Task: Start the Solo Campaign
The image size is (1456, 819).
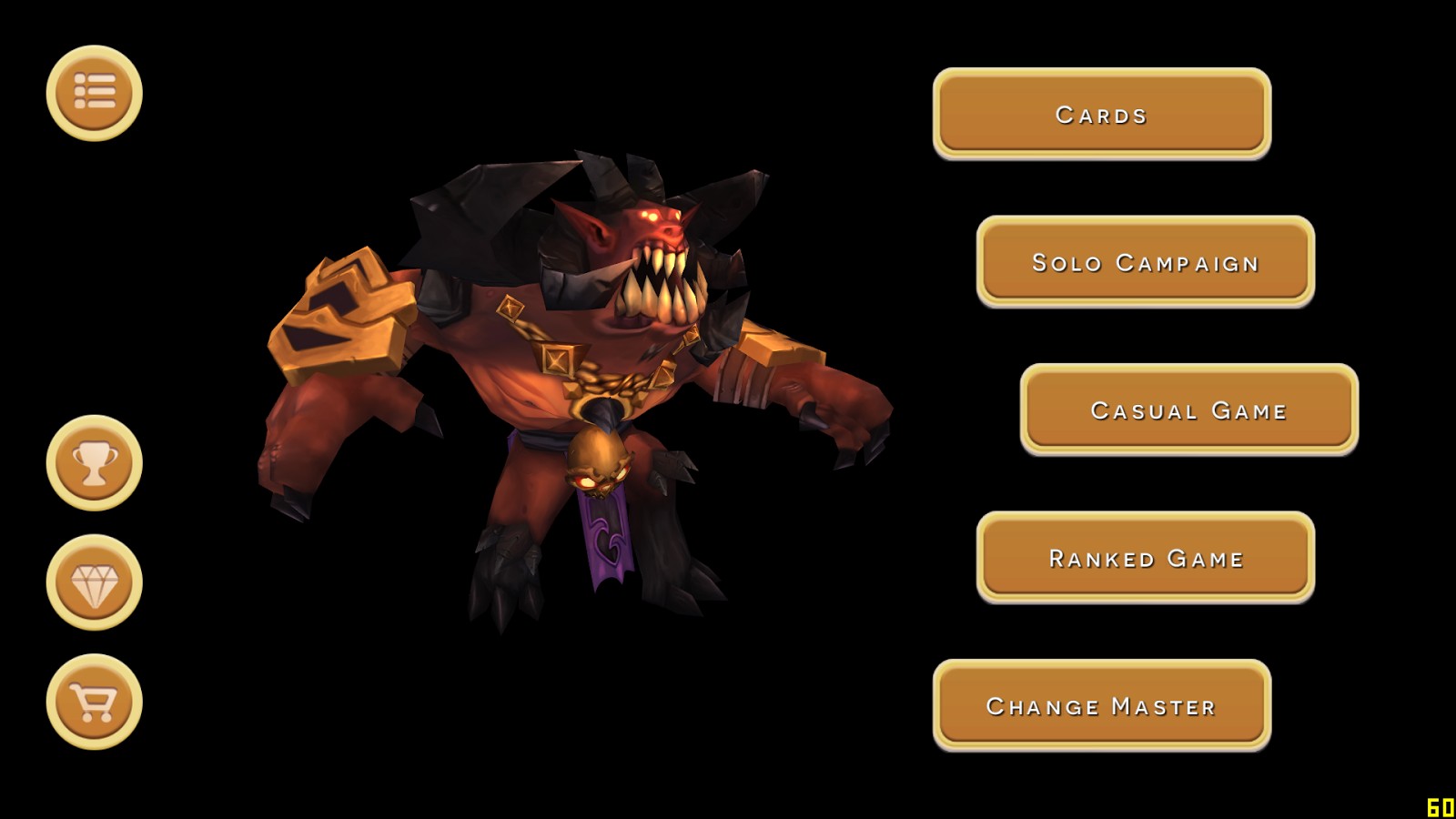Action: (1145, 261)
